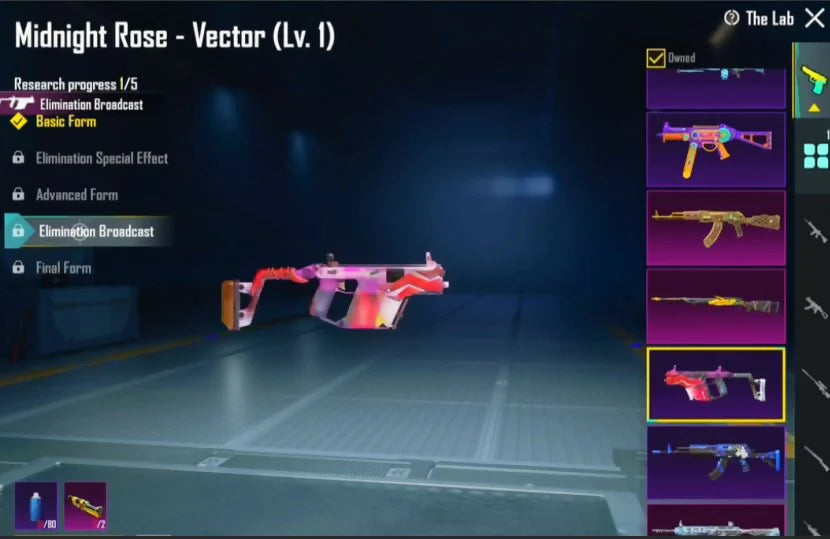Switch to the four-squares grid category
830x539 pixels.
point(816,155)
